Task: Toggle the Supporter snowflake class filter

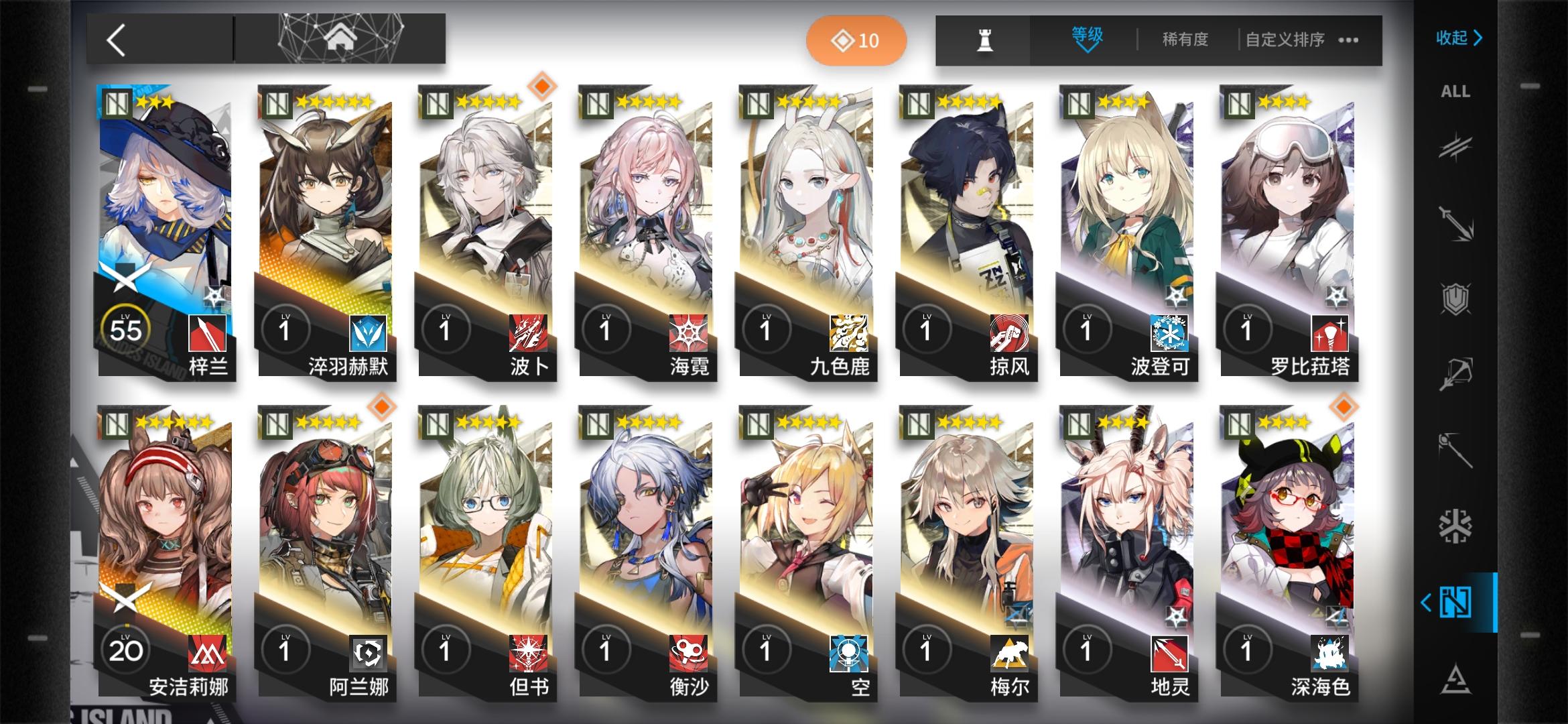Action: click(x=1456, y=526)
